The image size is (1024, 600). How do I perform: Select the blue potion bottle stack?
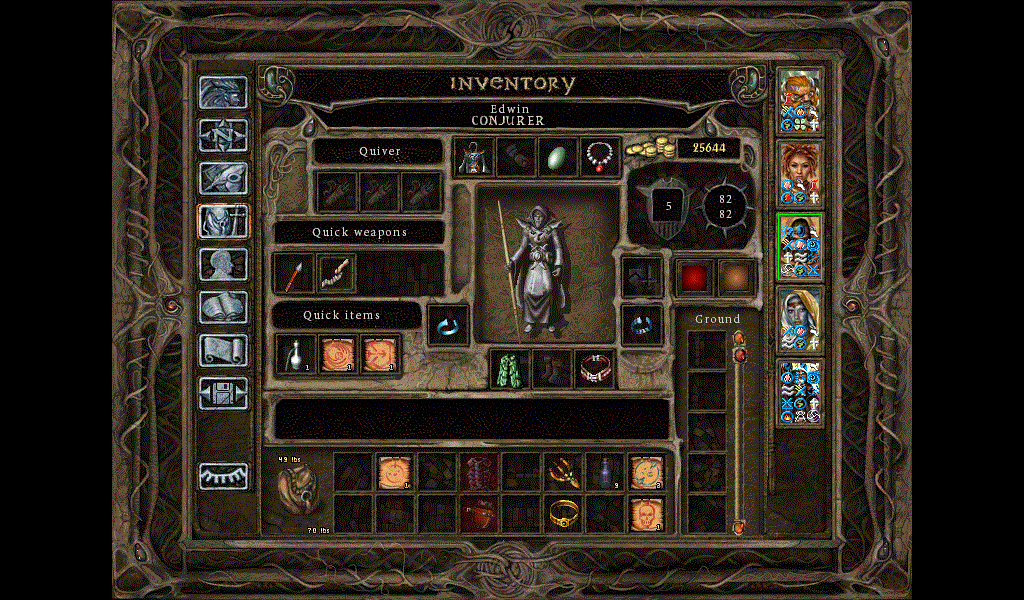[604, 472]
